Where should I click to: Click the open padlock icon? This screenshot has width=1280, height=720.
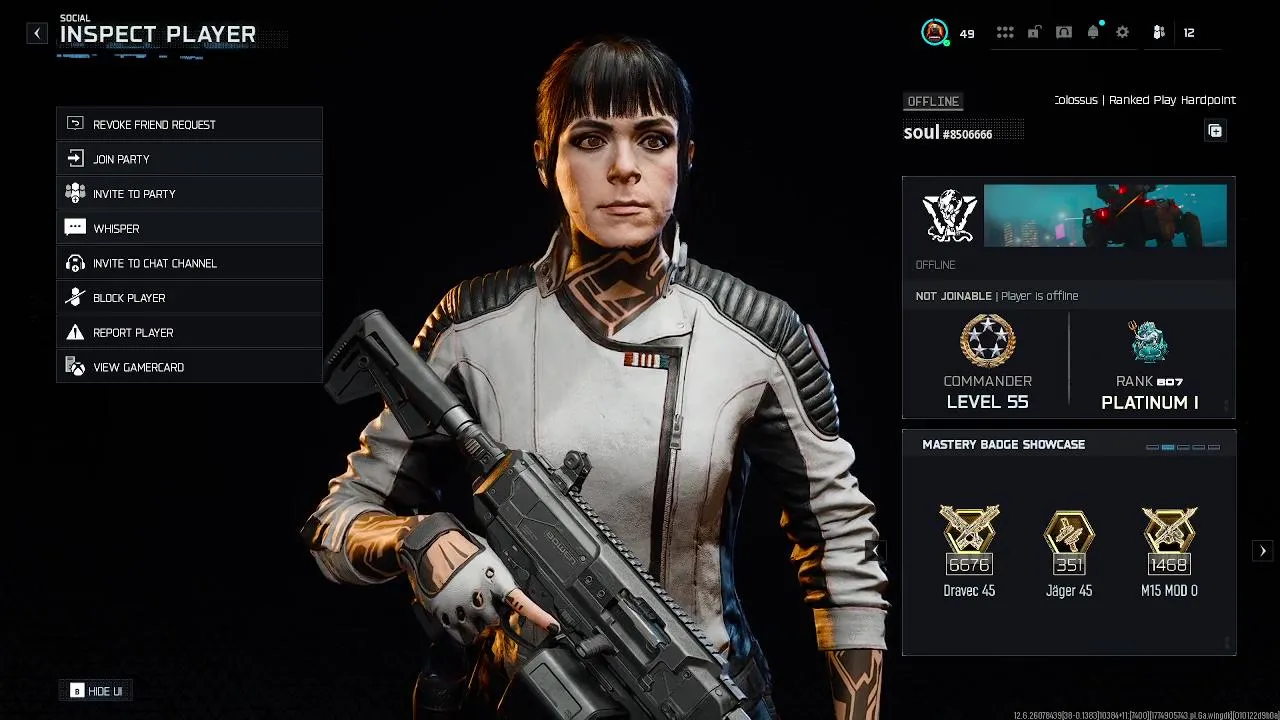coord(1034,33)
